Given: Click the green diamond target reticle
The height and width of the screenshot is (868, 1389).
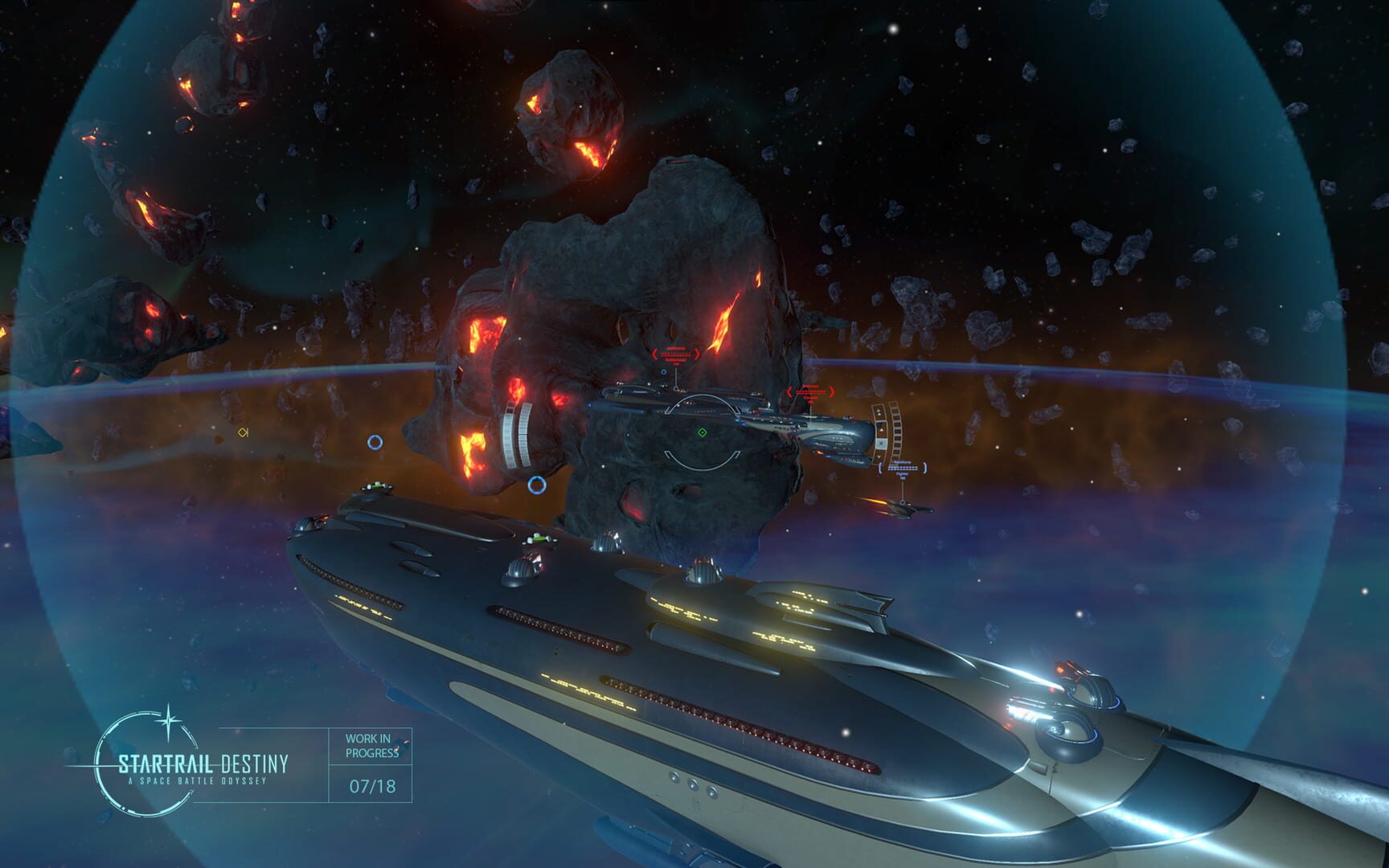Looking at the screenshot, I should pos(702,432).
